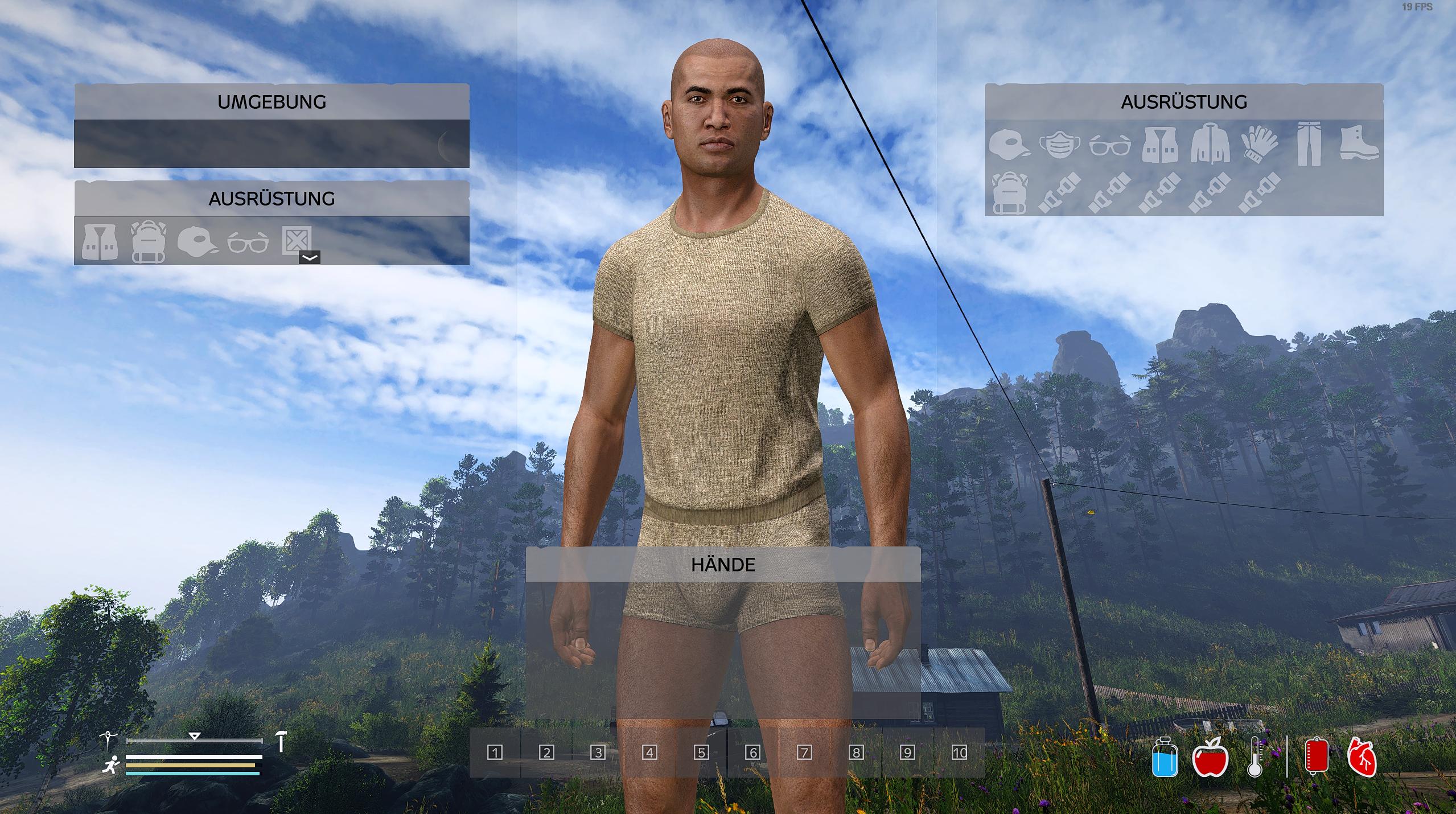The width and height of the screenshot is (1456, 814).
Task: Choose hotbar slot 4
Action: click(x=649, y=753)
